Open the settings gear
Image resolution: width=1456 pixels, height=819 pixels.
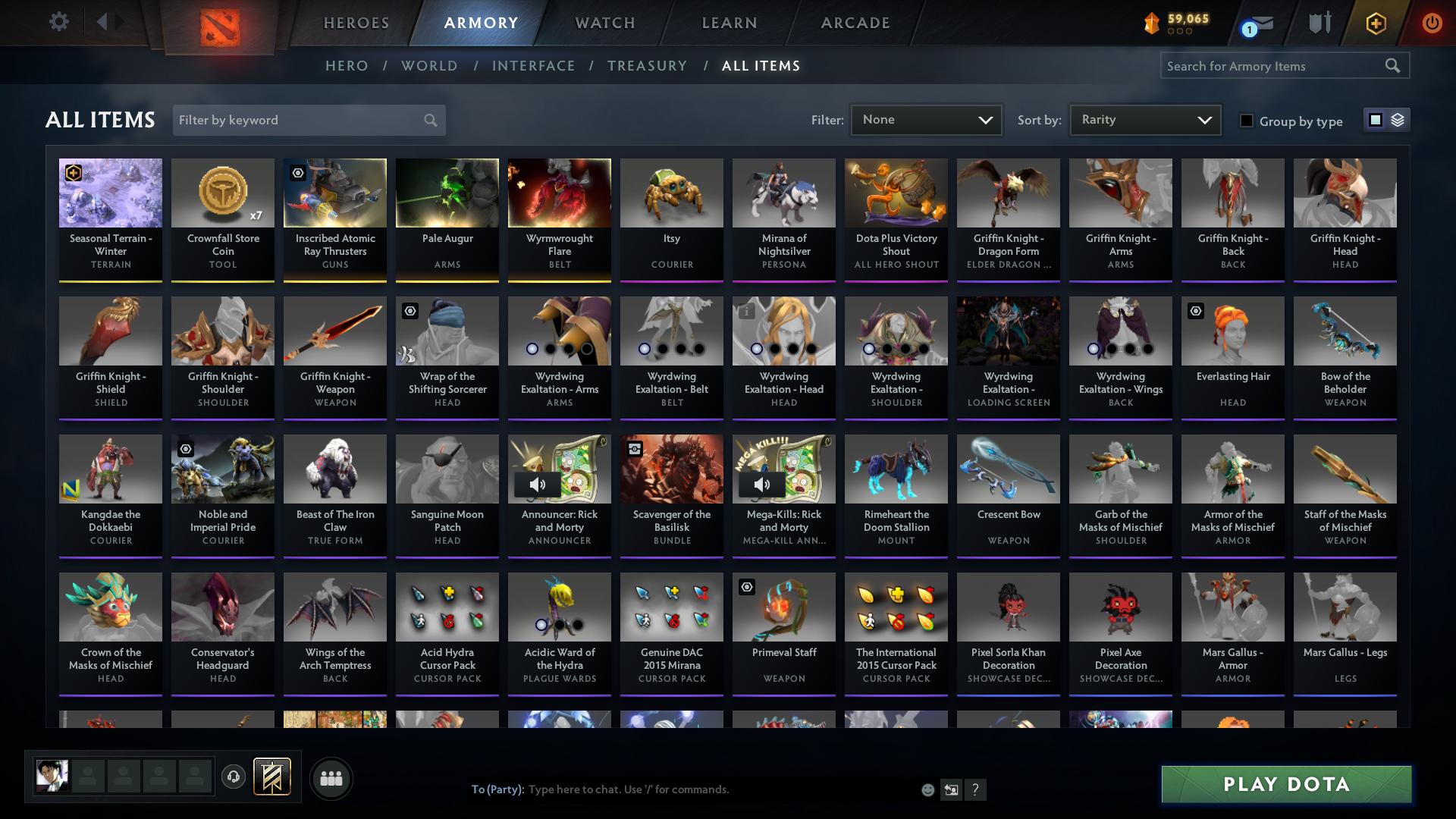[x=59, y=23]
